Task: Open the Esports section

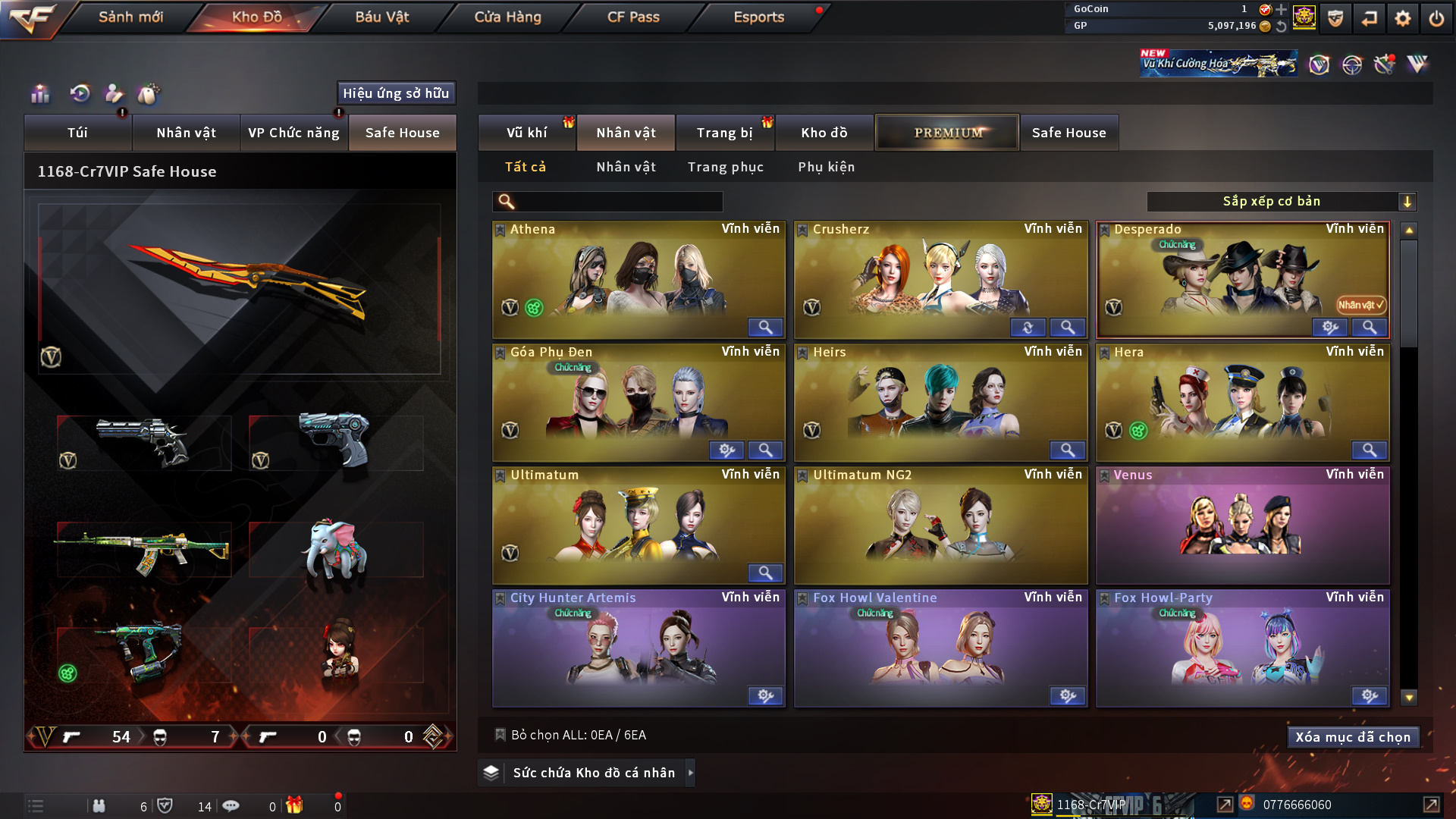Action: tap(758, 17)
